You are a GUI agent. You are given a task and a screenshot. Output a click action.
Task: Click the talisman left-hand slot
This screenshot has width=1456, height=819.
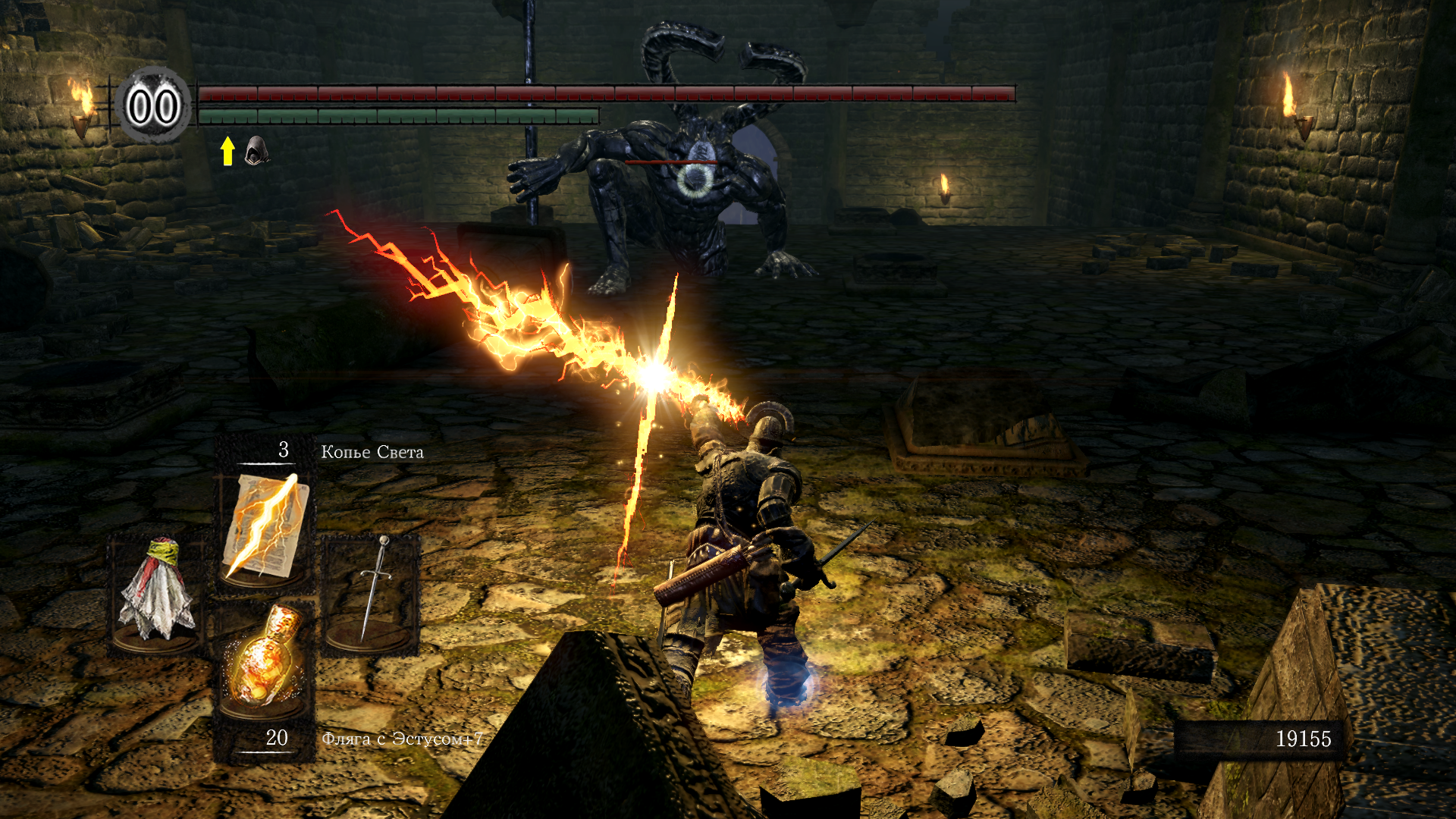click(157, 591)
